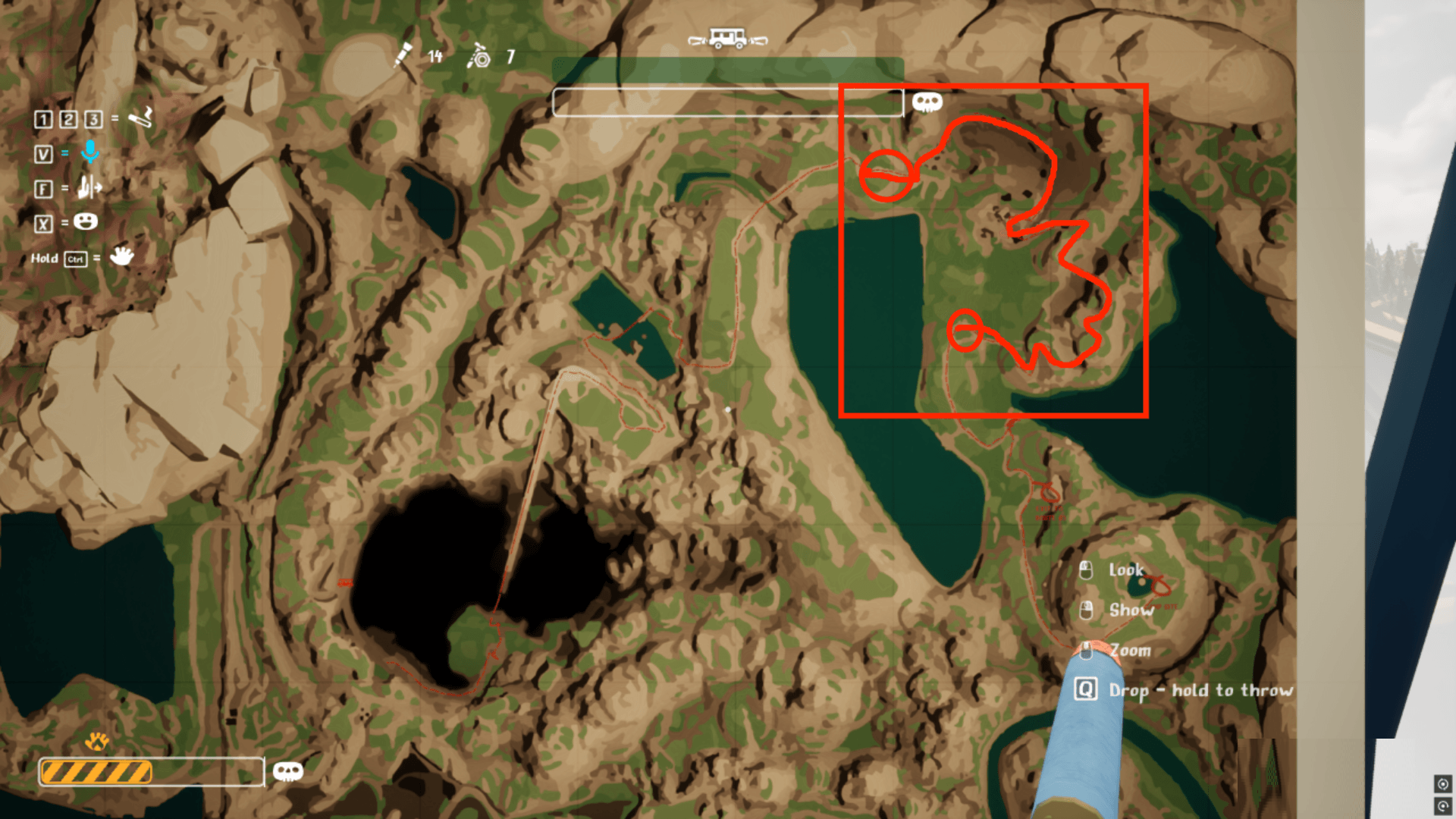
Task: Select the lower red circle map marker
Action: pyautogui.click(x=965, y=331)
